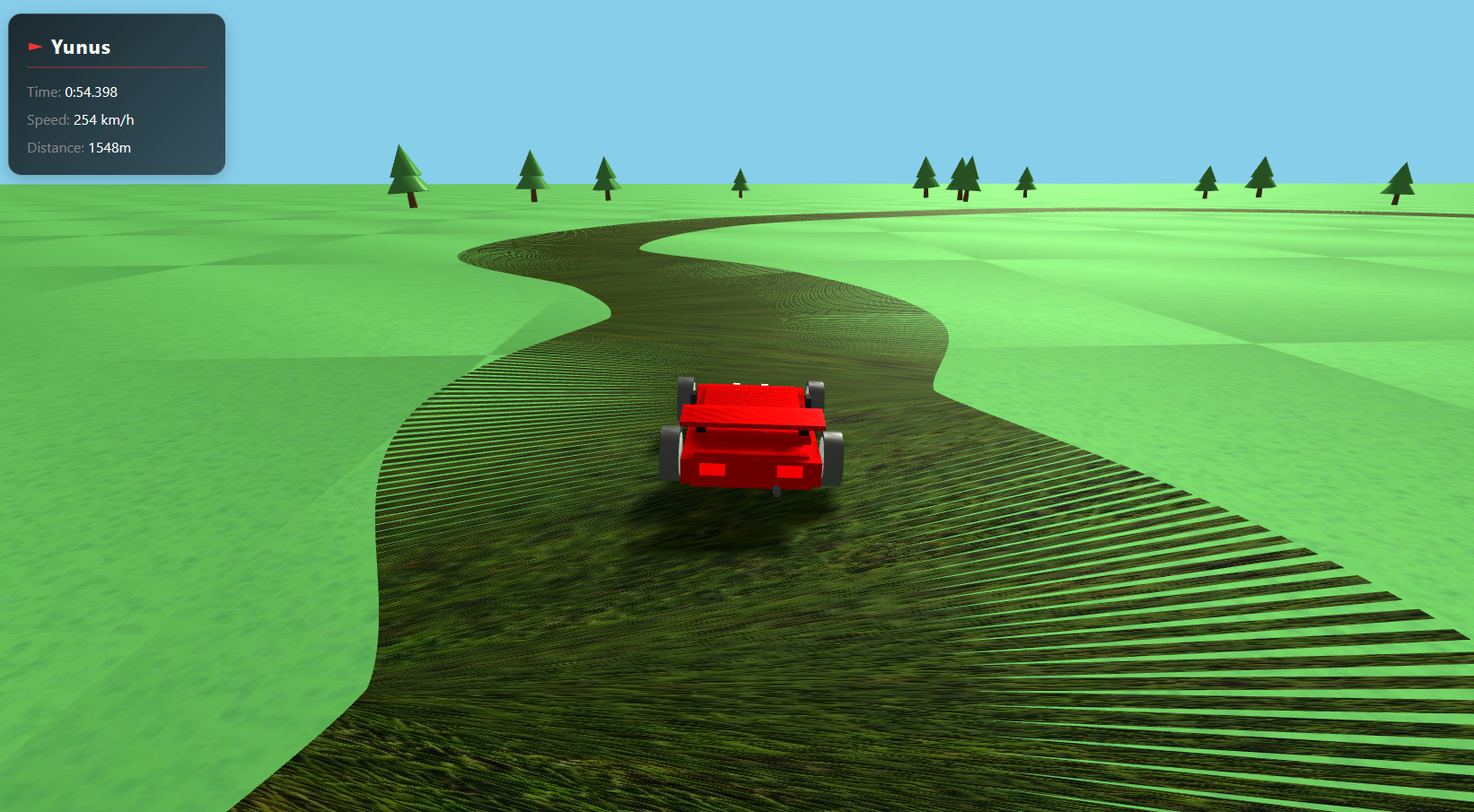Click the rightmost pine tree
The width and height of the screenshot is (1474, 812).
pyautogui.click(x=1398, y=179)
